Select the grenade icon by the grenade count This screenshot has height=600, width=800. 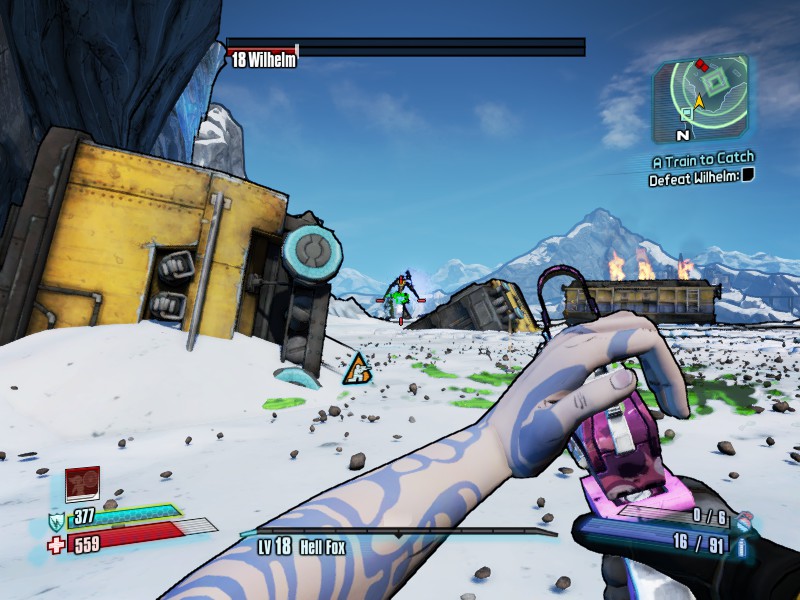(743, 519)
